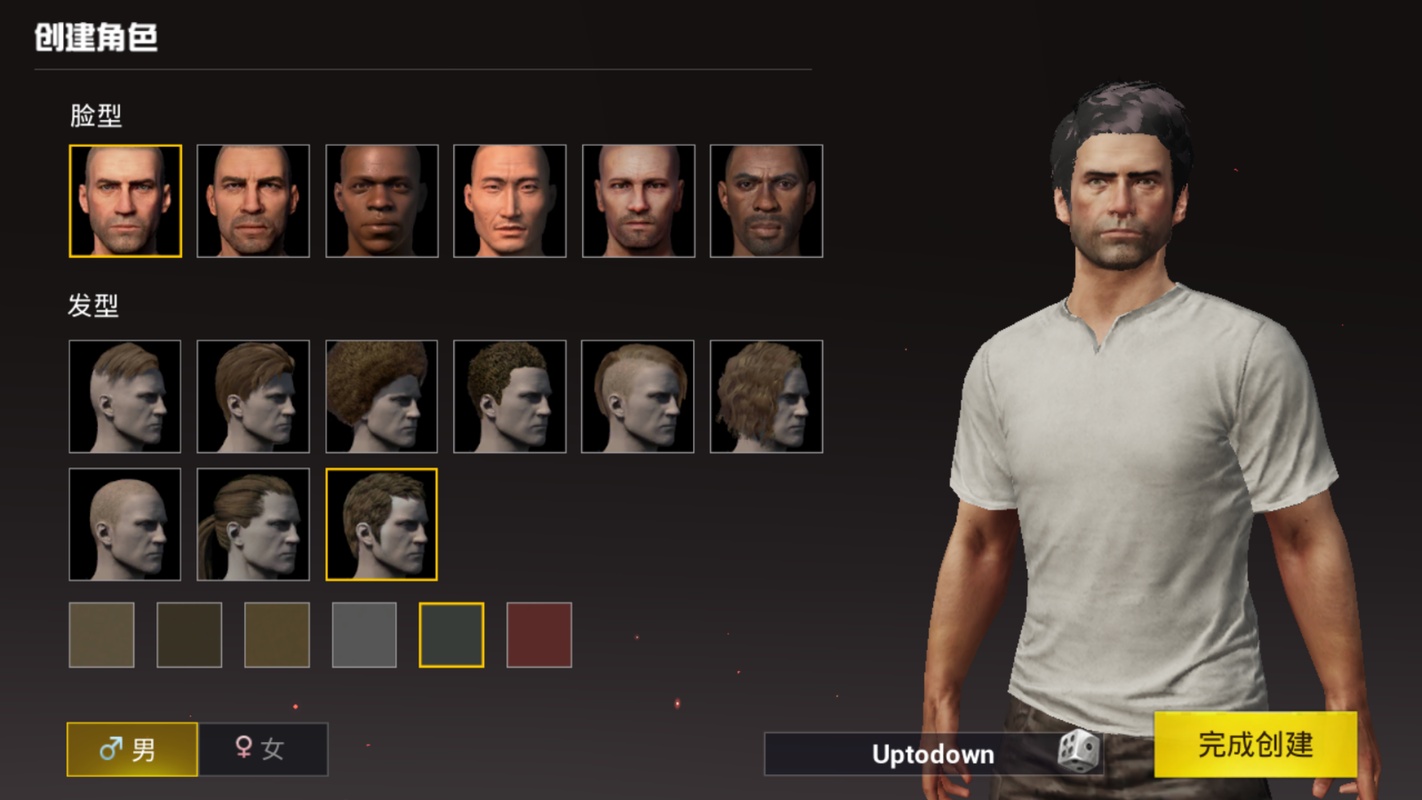Click the 完成创建 button

[x=1255, y=745]
